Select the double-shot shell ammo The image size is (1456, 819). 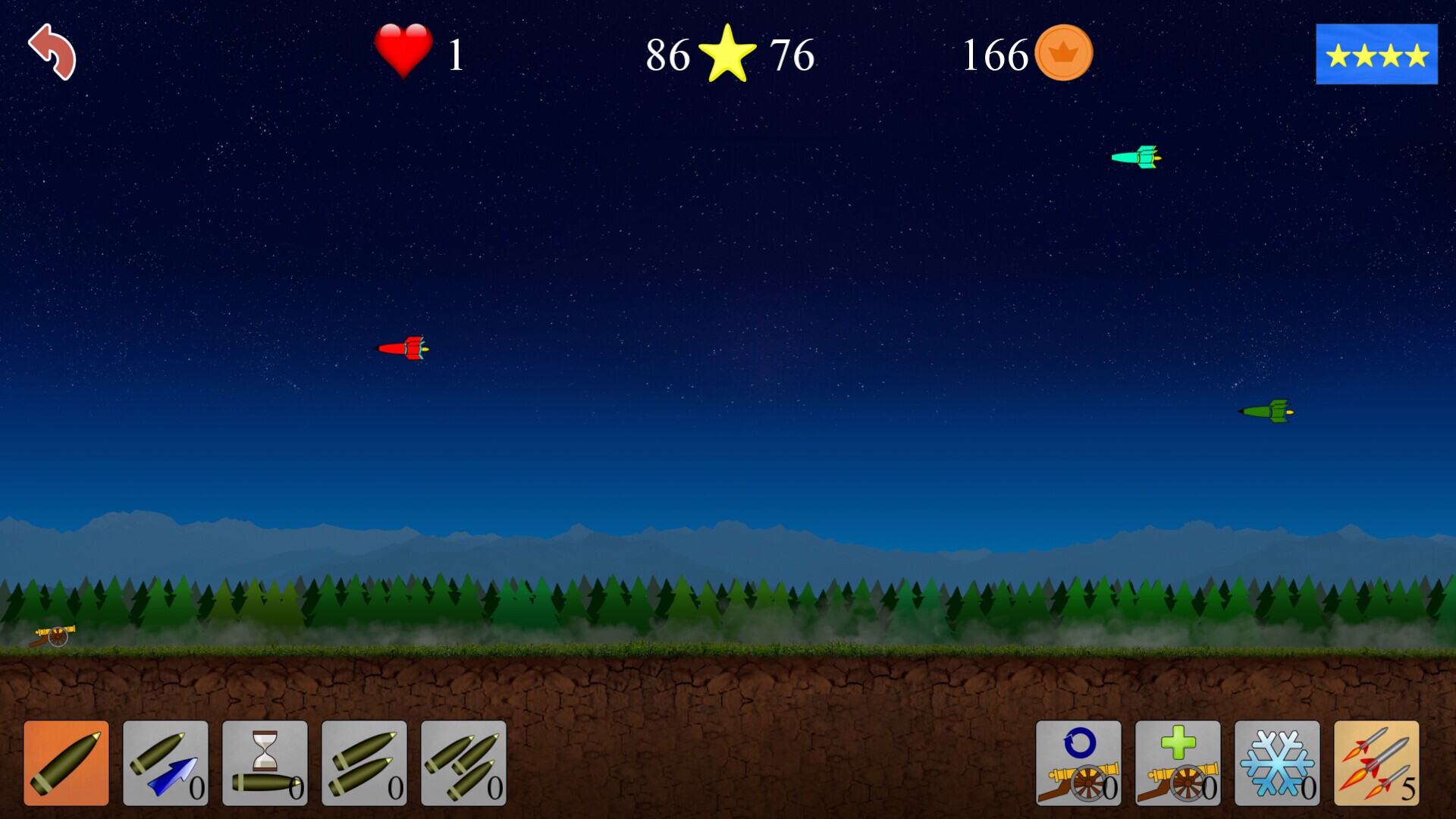[x=364, y=762]
